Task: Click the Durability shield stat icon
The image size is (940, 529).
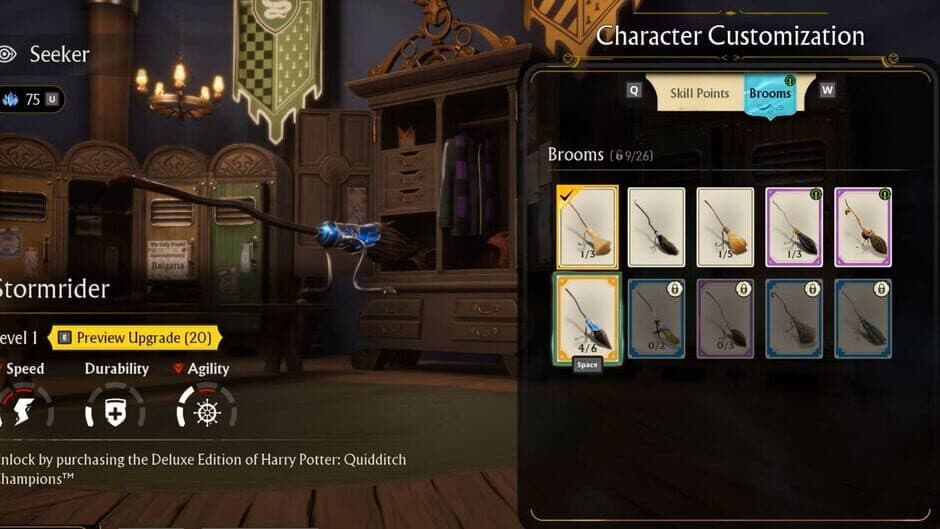Action: click(x=116, y=408)
